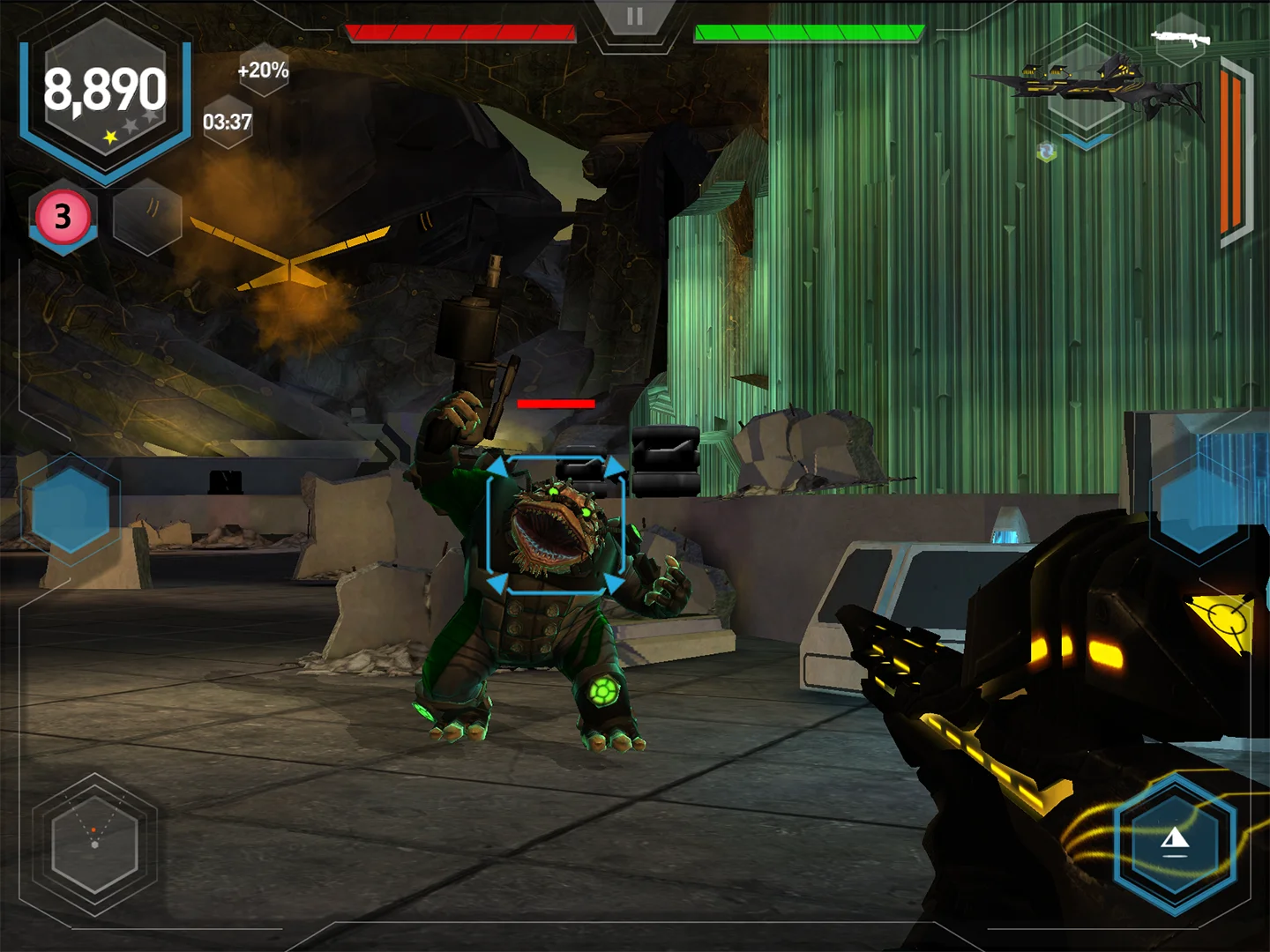
Task: Pause the game with the top pause button
Action: (634, 17)
